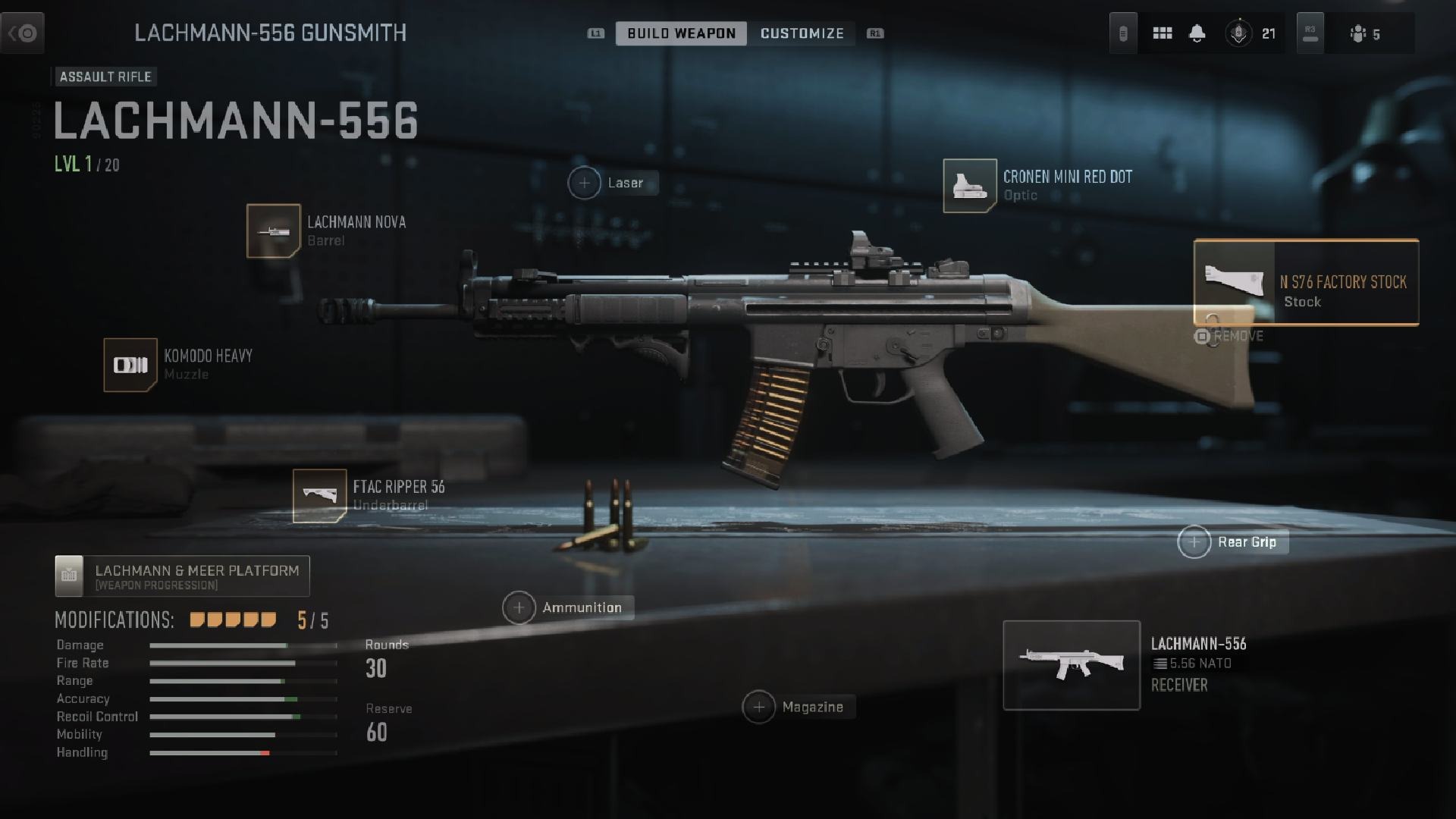
Task: Remove the equipped stock attachment
Action: [x=1229, y=336]
